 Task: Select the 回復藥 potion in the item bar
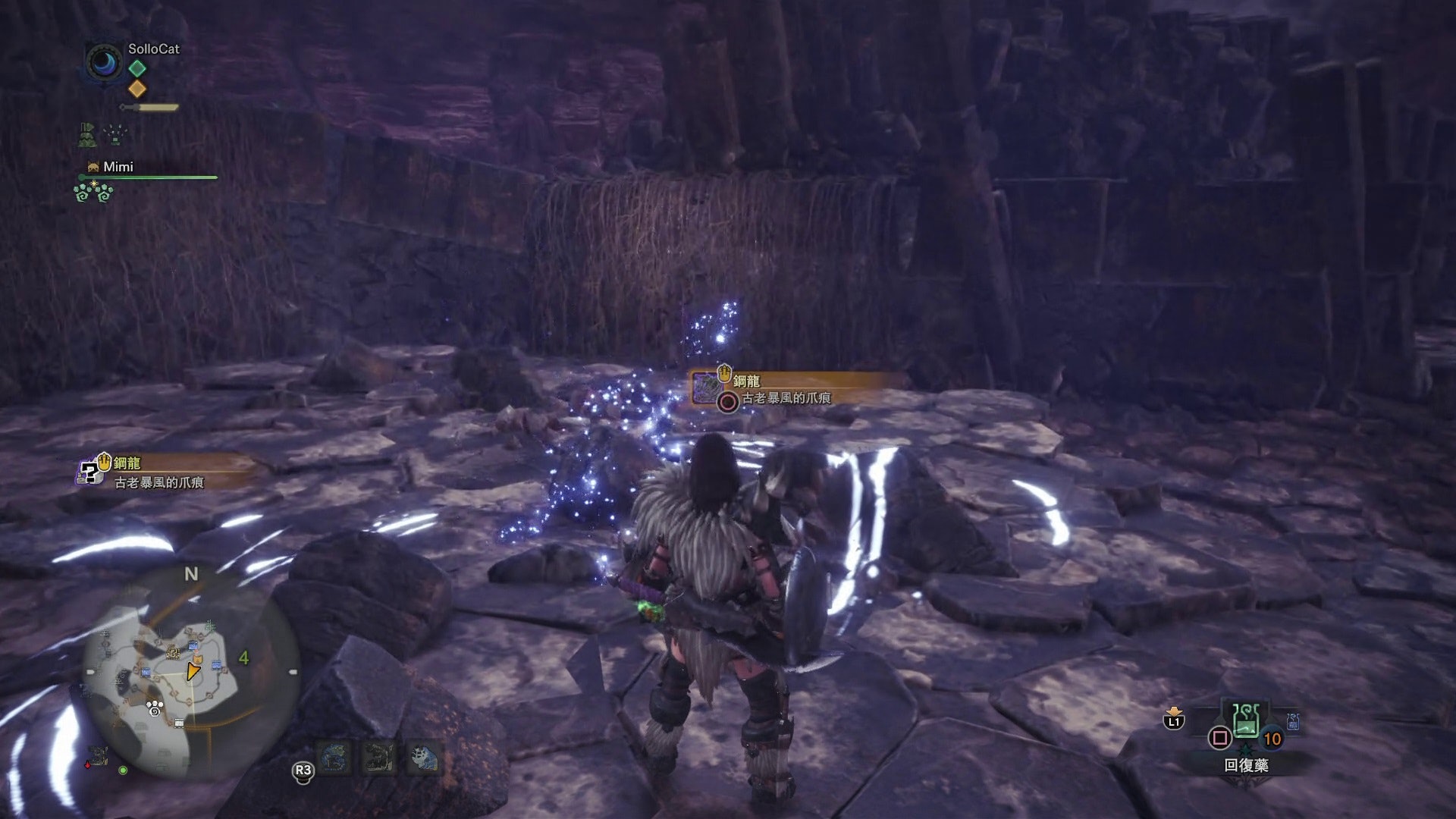(1245, 720)
